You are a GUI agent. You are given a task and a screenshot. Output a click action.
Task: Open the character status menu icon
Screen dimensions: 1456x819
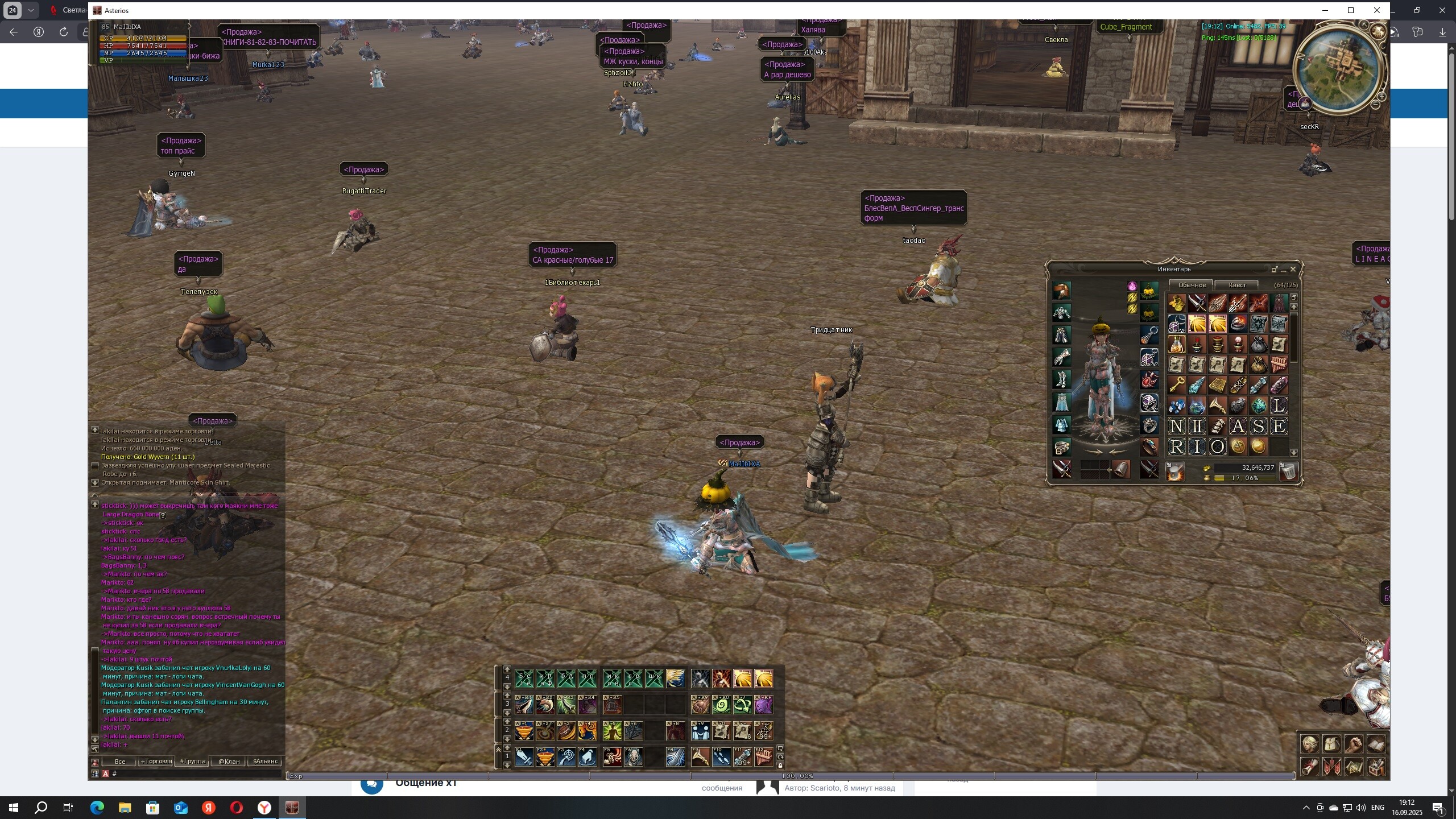[1309, 744]
